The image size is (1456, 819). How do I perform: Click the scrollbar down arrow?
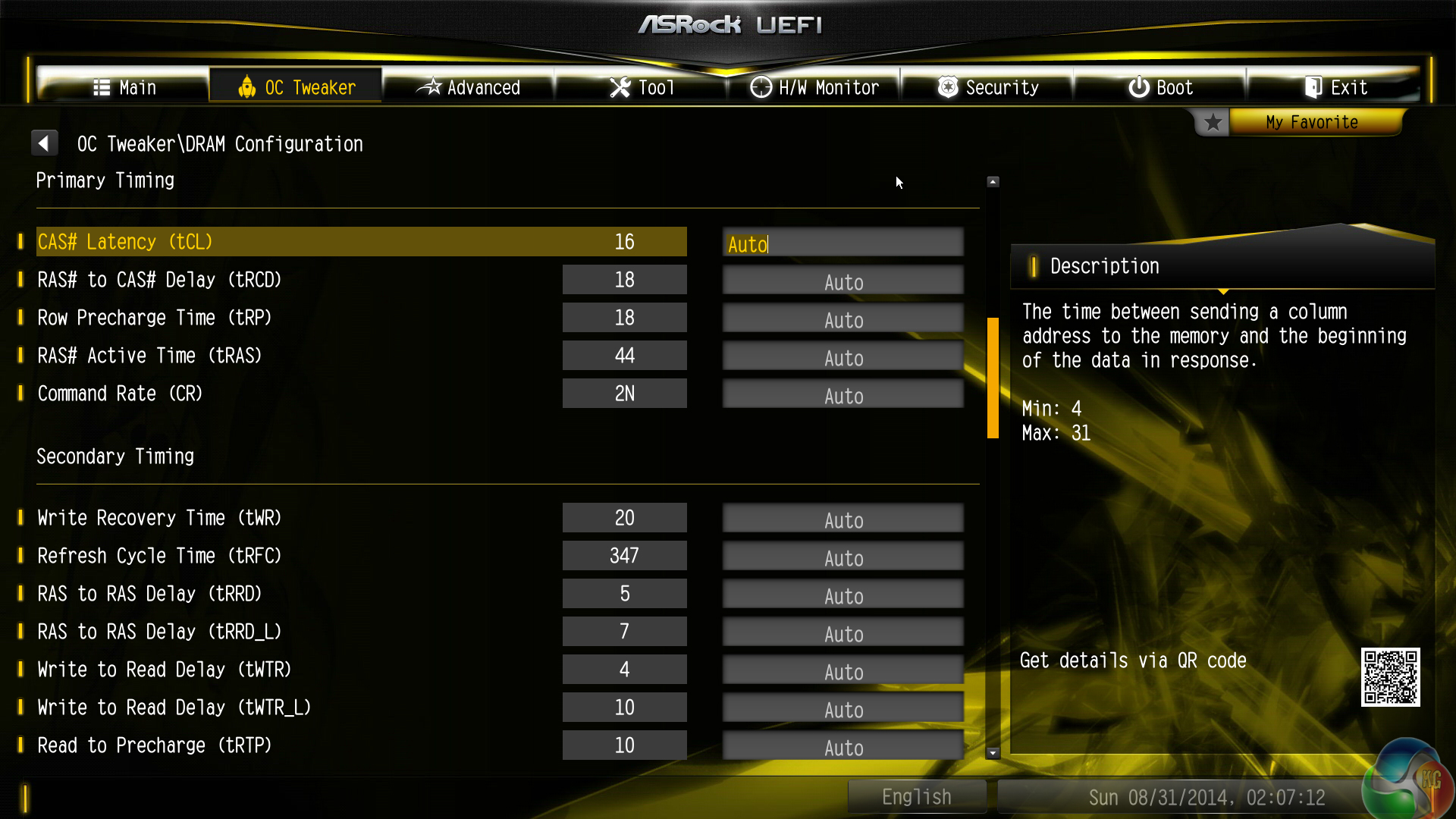(993, 753)
